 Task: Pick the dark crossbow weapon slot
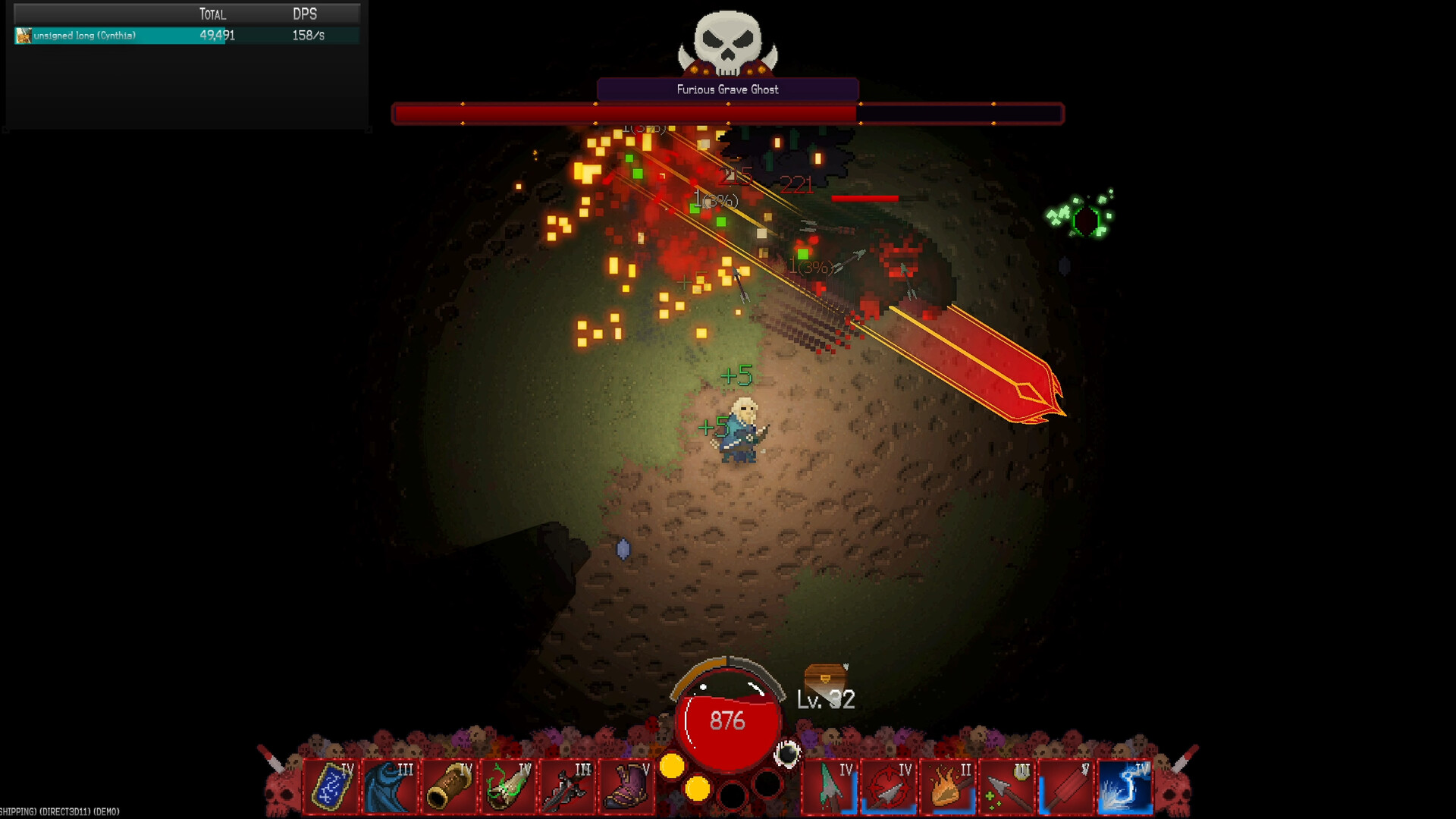point(567,787)
